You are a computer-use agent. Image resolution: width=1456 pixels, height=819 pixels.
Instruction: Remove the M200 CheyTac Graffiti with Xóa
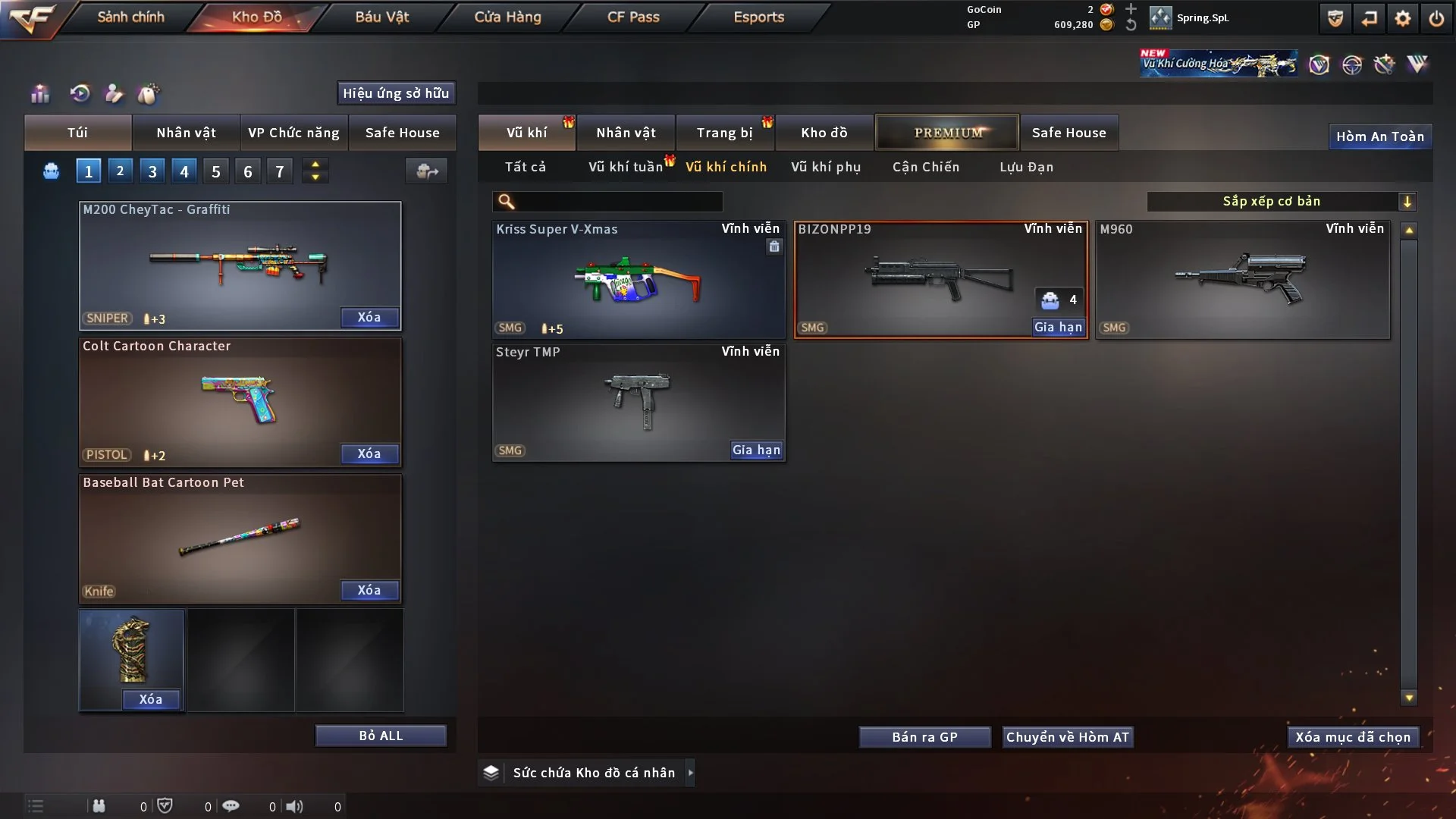click(369, 317)
